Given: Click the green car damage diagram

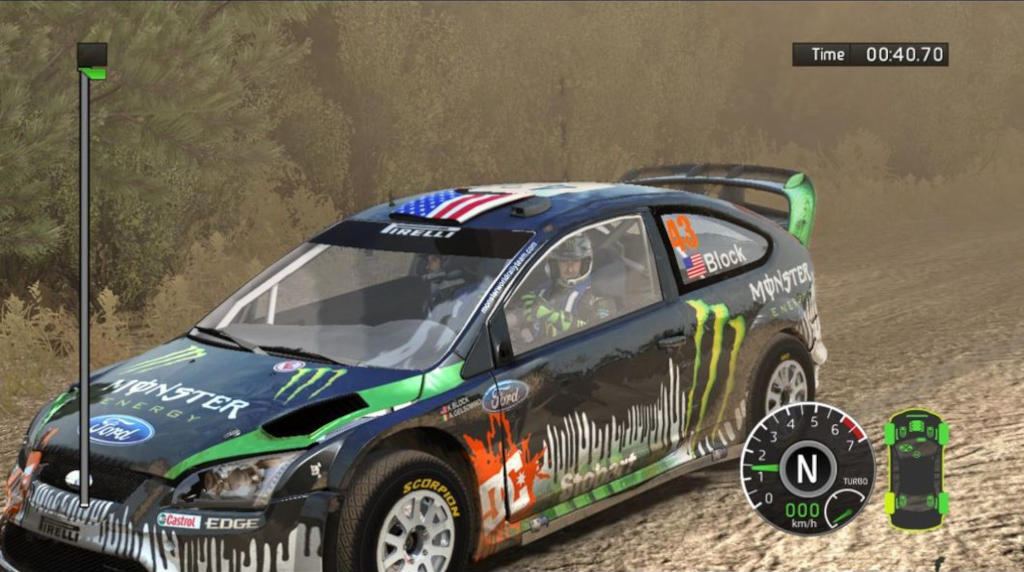Looking at the screenshot, I should tap(915, 469).
